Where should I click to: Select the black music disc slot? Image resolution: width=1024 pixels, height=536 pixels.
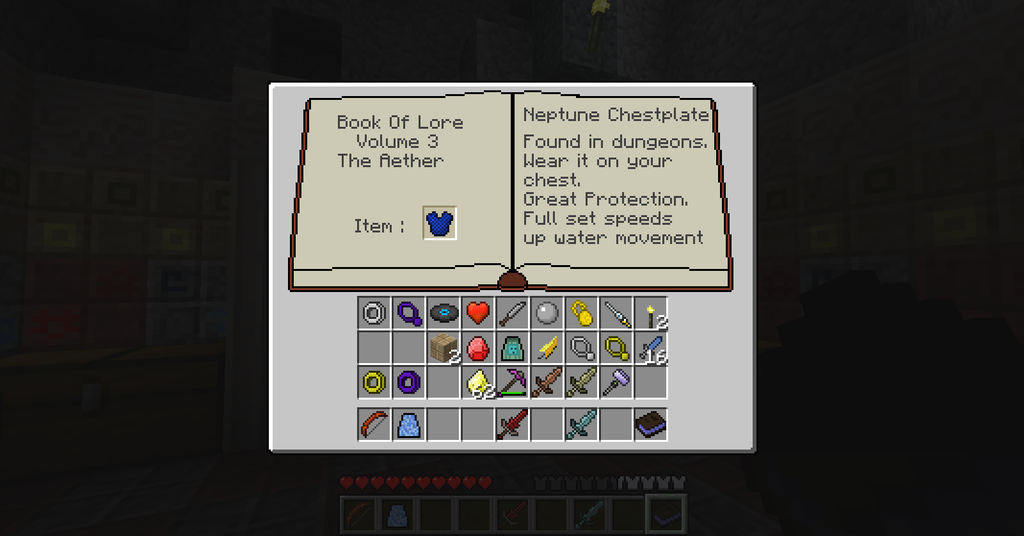(443, 313)
